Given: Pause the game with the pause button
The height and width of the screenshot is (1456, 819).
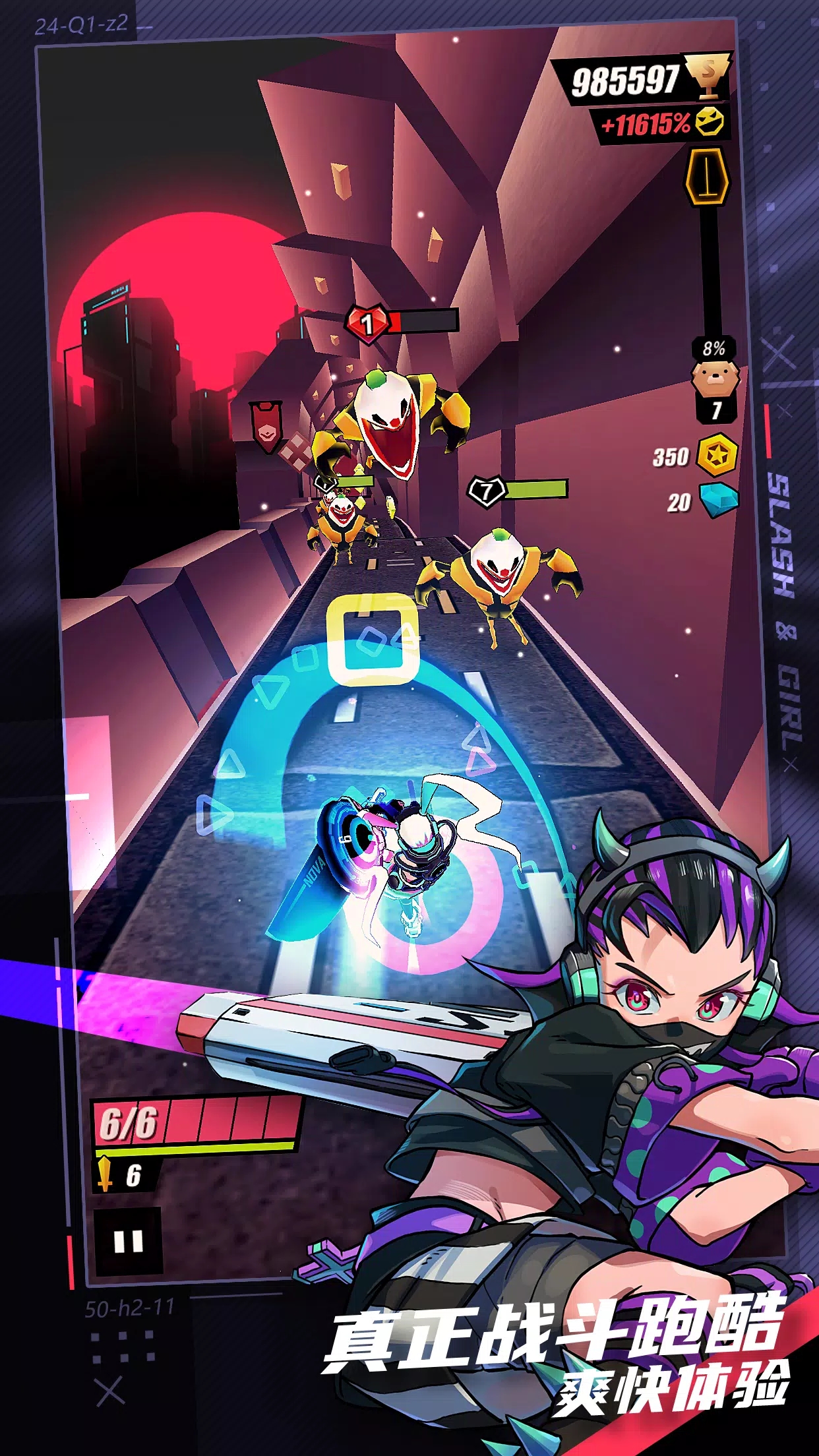Looking at the screenshot, I should click(x=128, y=1242).
